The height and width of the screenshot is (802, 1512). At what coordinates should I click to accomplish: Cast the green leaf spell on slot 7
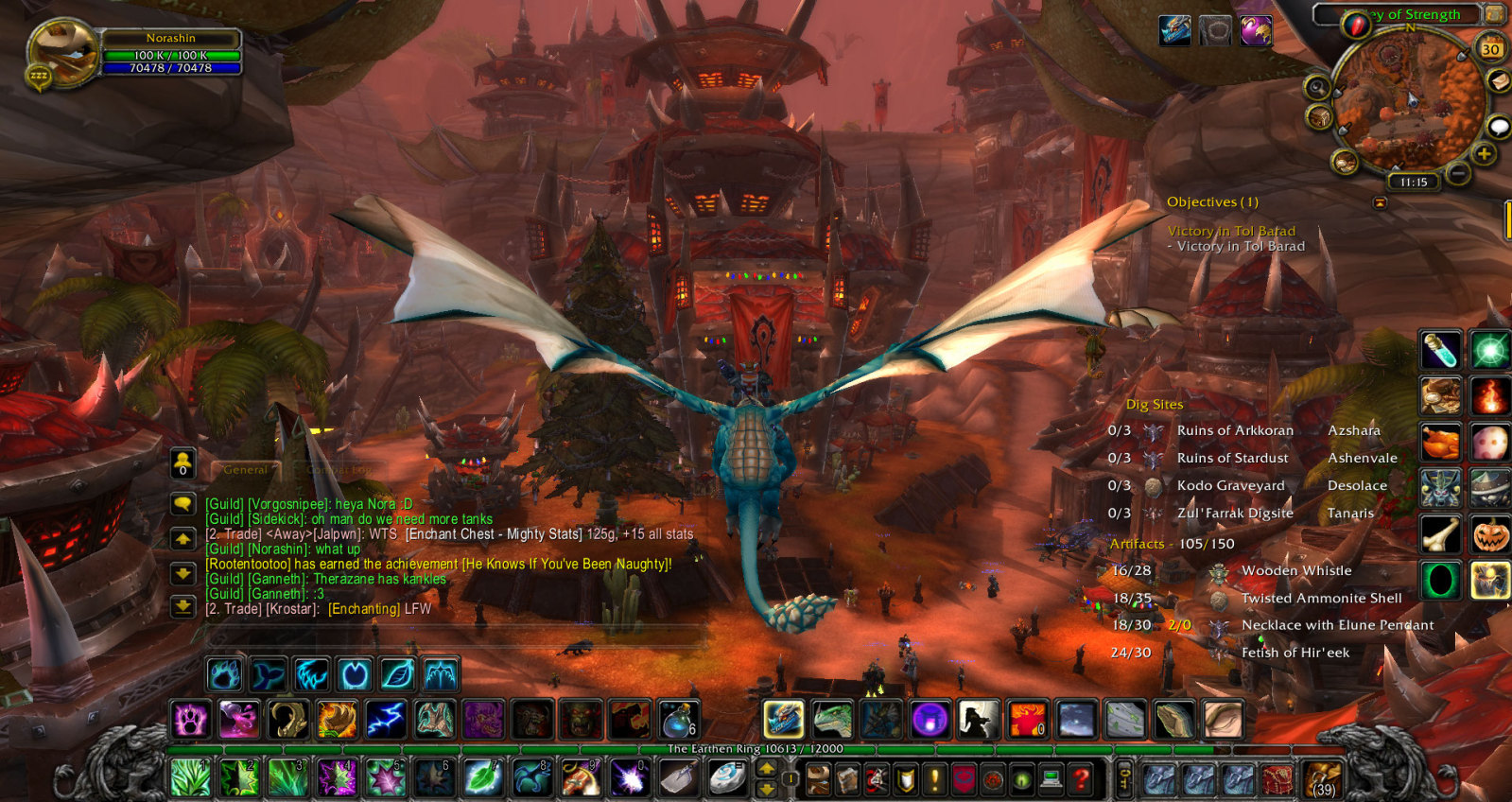483,778
